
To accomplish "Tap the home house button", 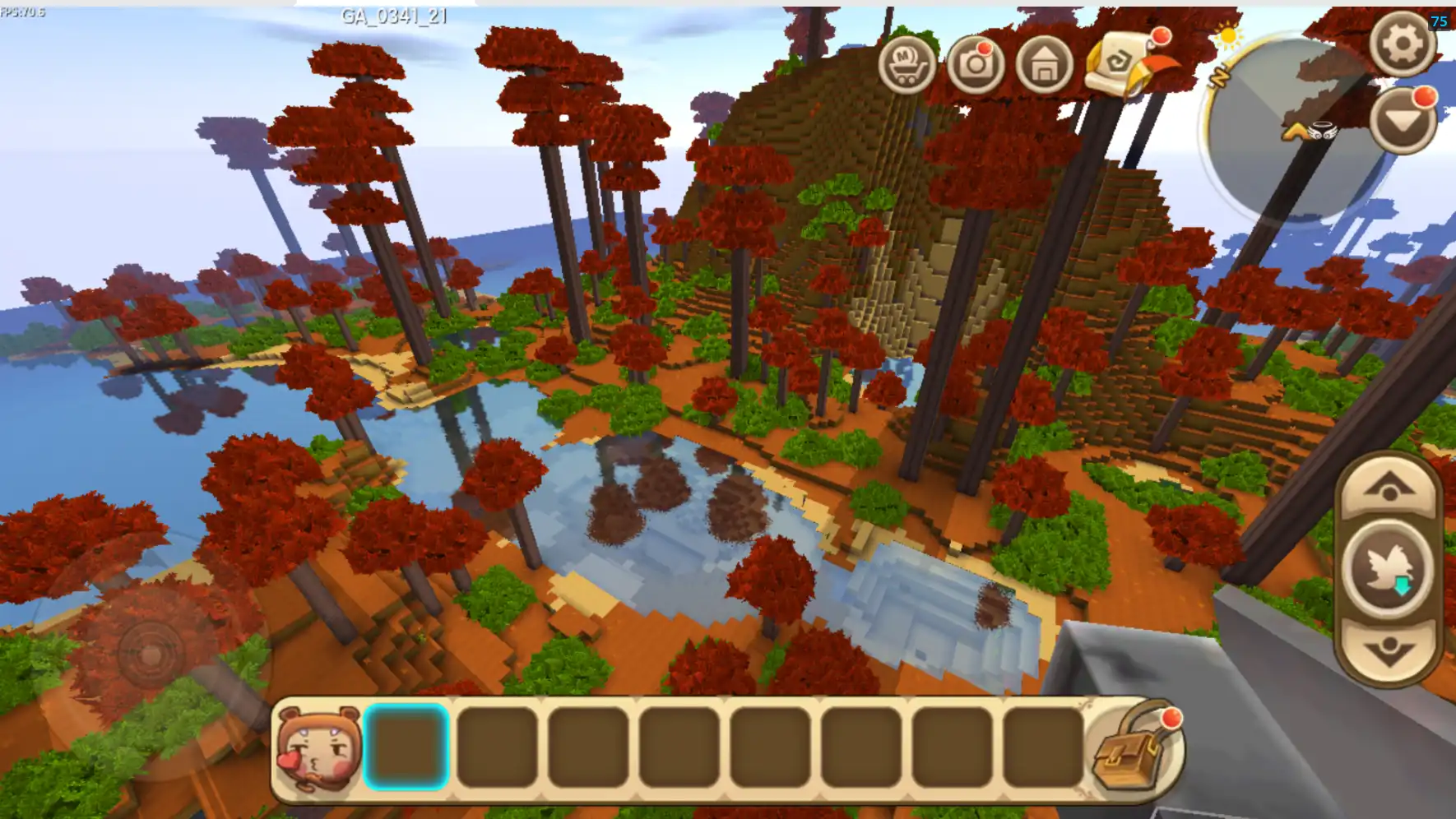I will point(1045,65).
